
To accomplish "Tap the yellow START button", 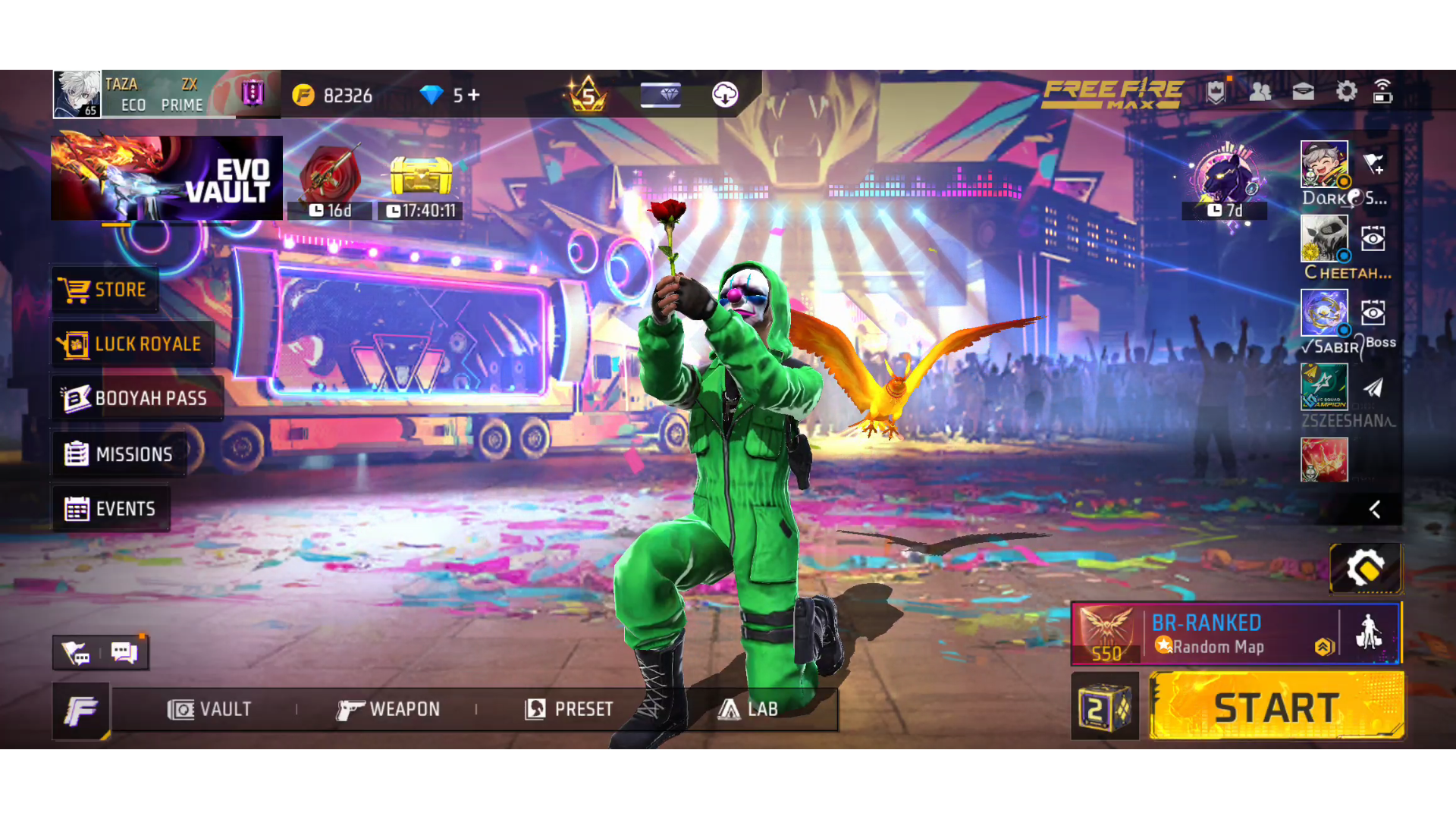I will pos(1277,707).
